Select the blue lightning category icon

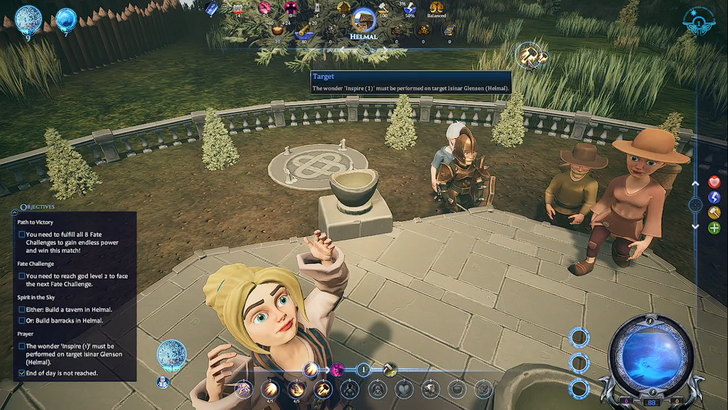point(714,197)
